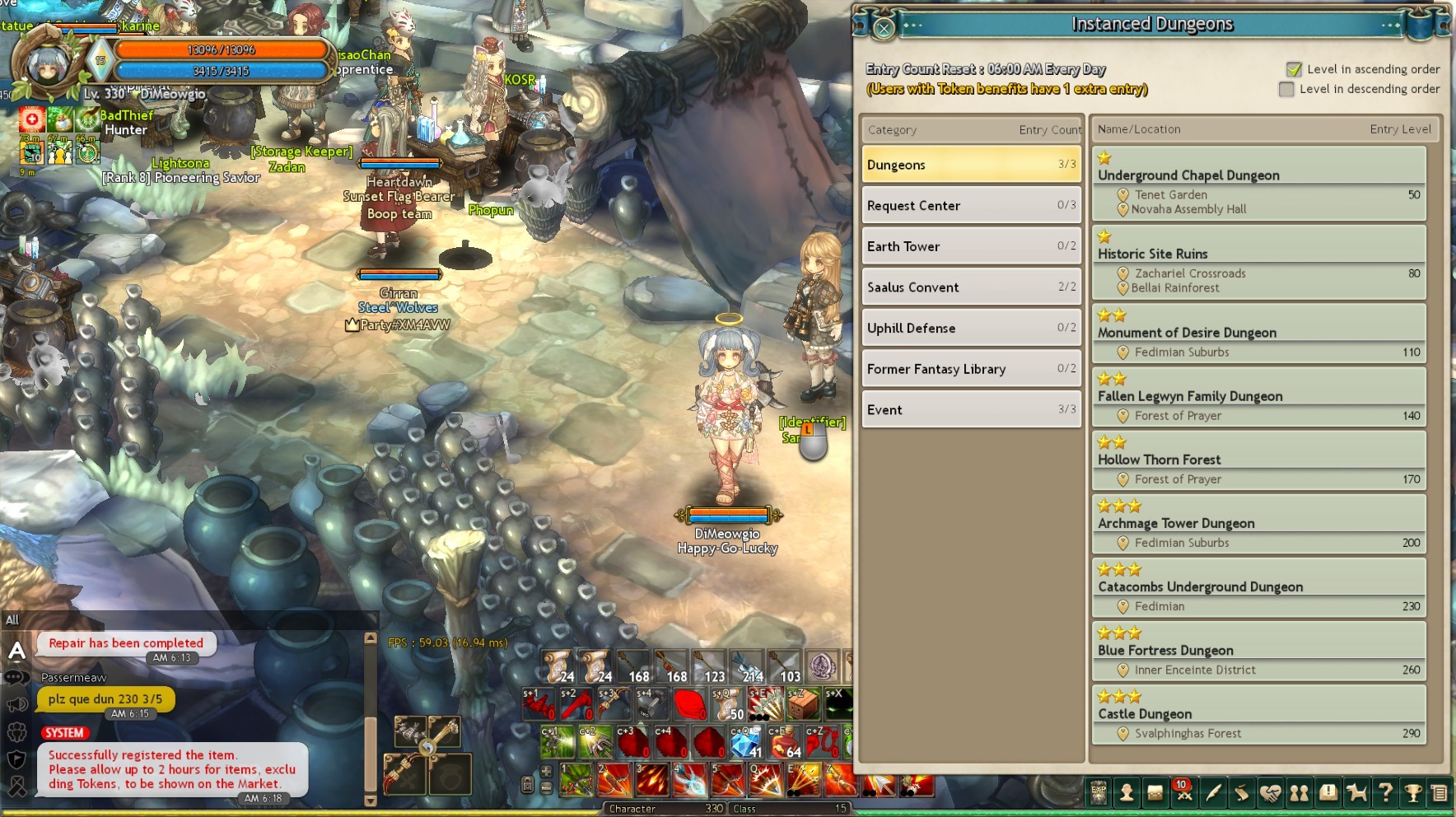Close the Instanced Dungeons window
This screenshot has height=817, width=1456.
click(x=884, y=29)
